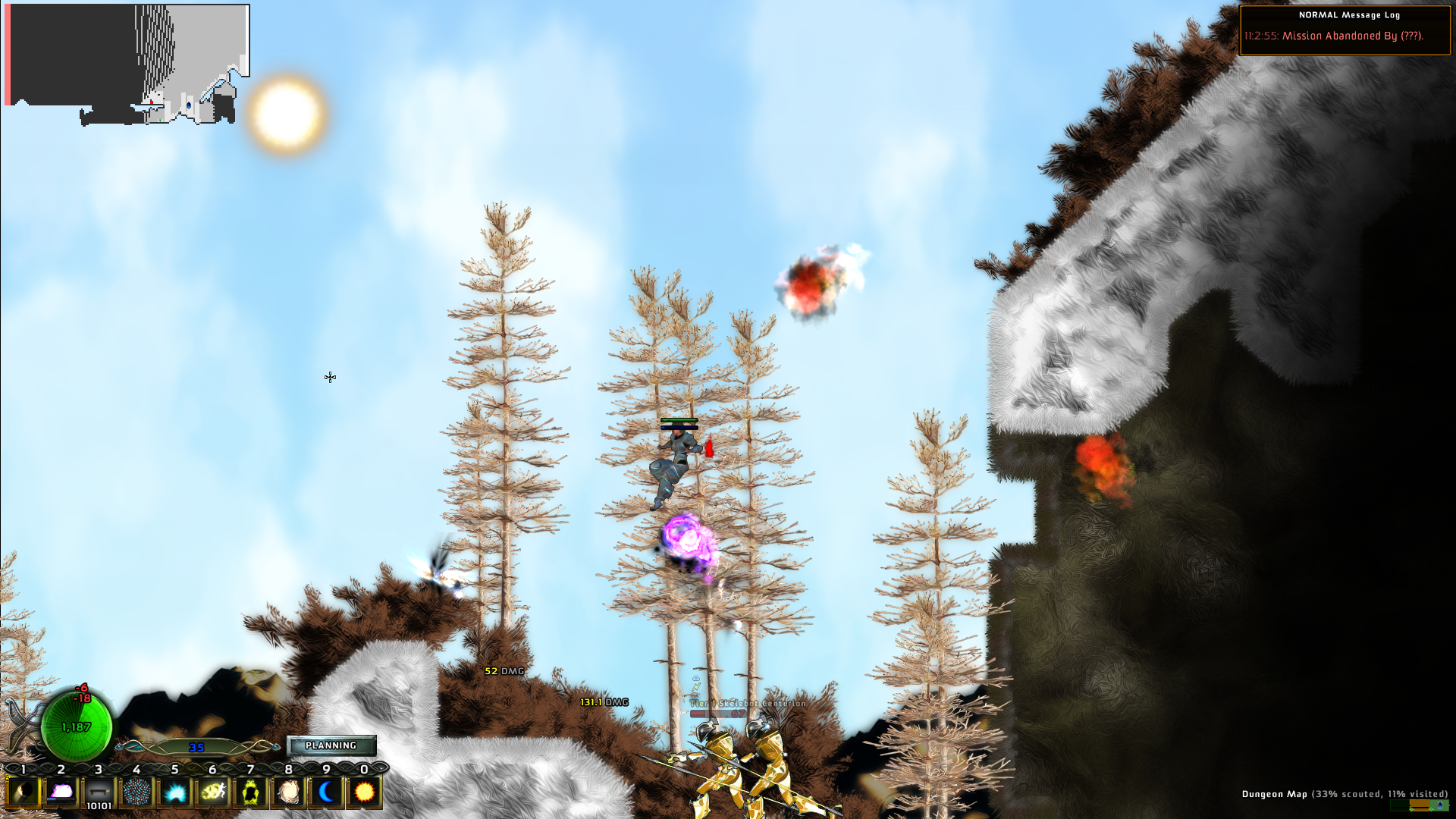Image resolution: width=1456 pixels, height=819 pixels.
Task: Select the ice burst spell in hotbar slot 5
Action: coord(174,792)
